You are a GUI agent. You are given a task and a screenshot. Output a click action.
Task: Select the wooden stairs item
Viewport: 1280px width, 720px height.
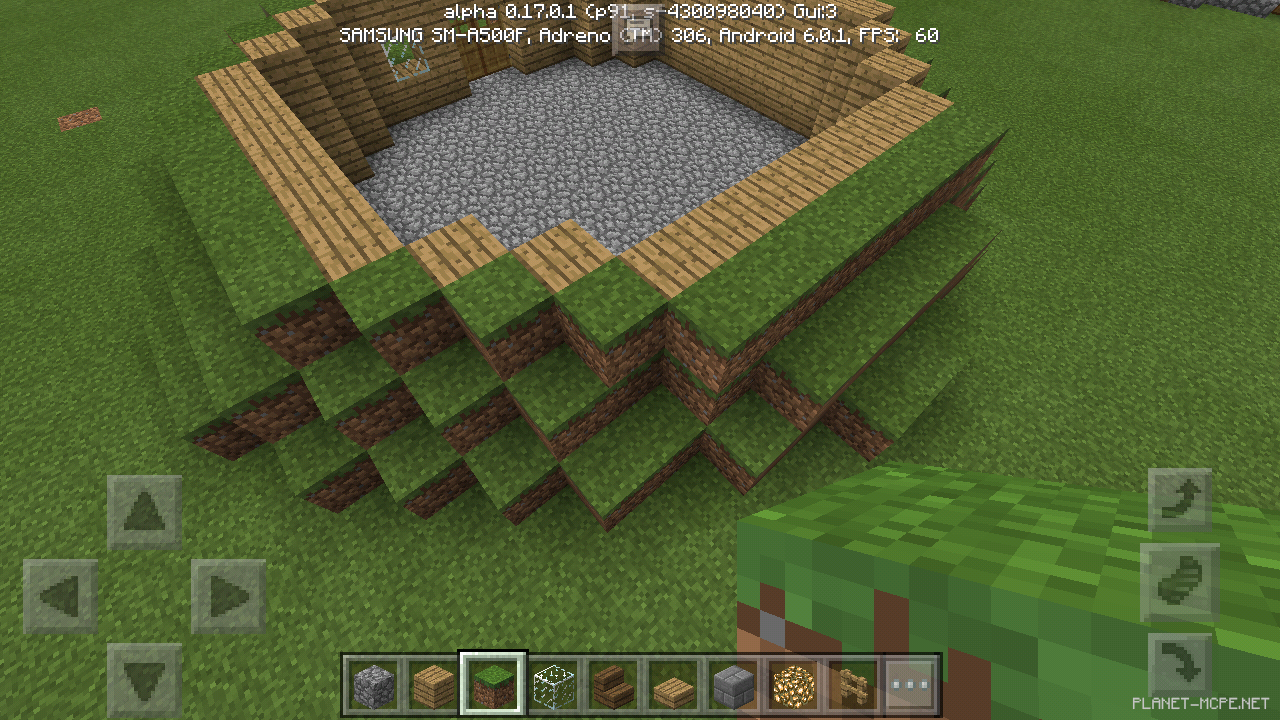pos(614,685)
